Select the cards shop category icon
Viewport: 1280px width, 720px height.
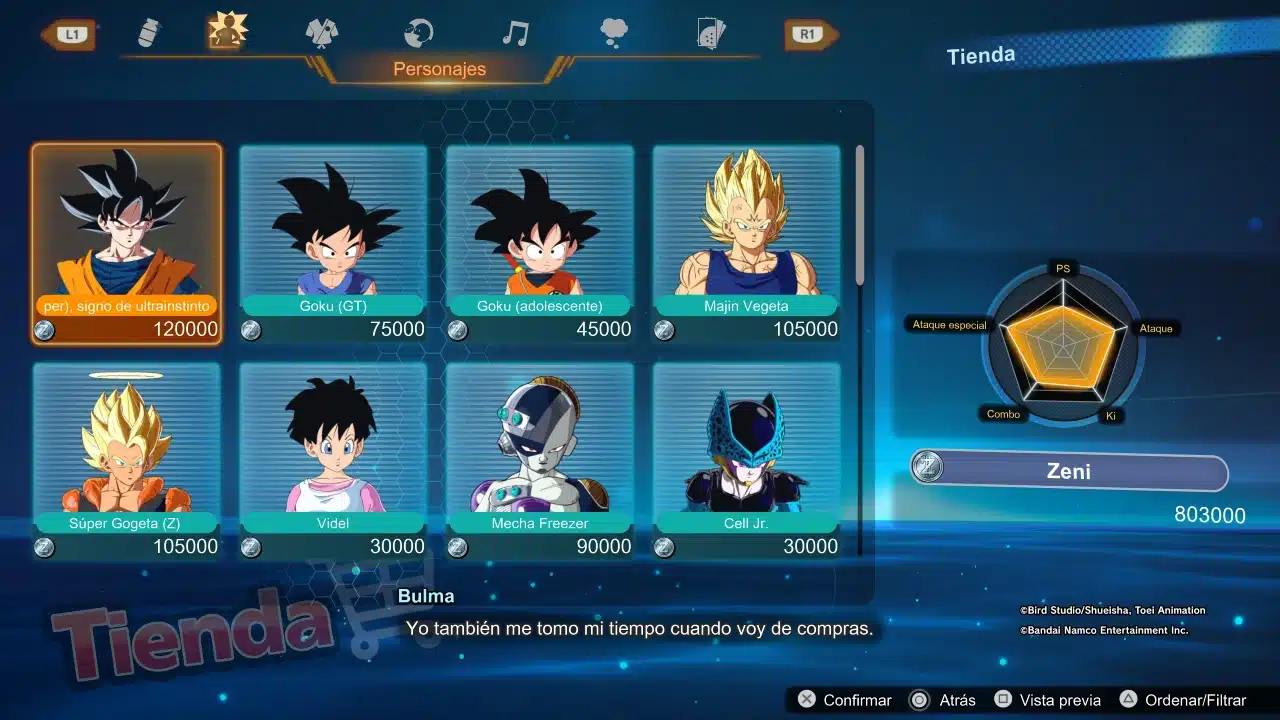coord(712,31)
